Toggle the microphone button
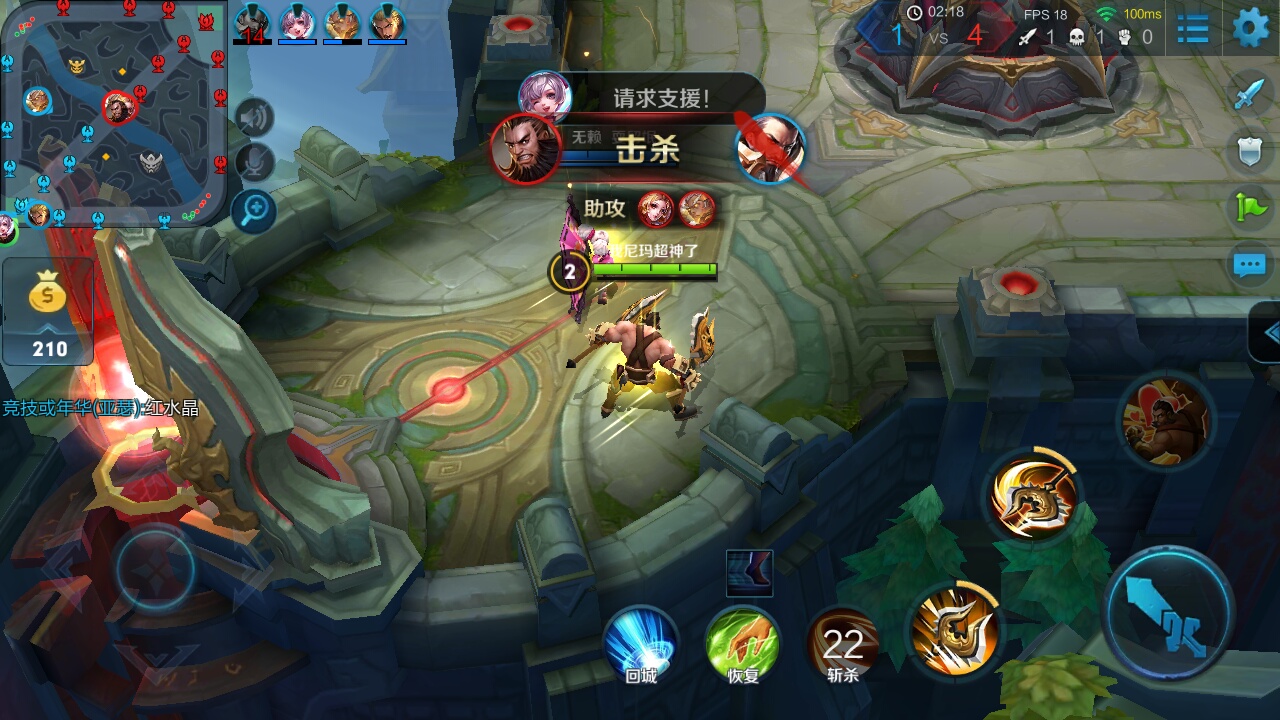The image size is (1280, 720). (254, 163)
